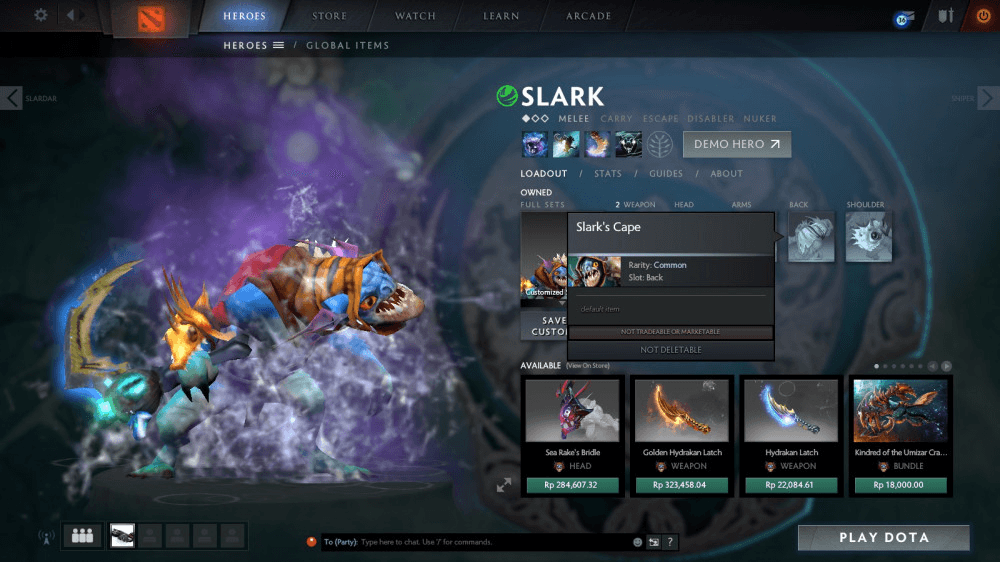Select the Shoulder slot item

click(x=868, y=238)
